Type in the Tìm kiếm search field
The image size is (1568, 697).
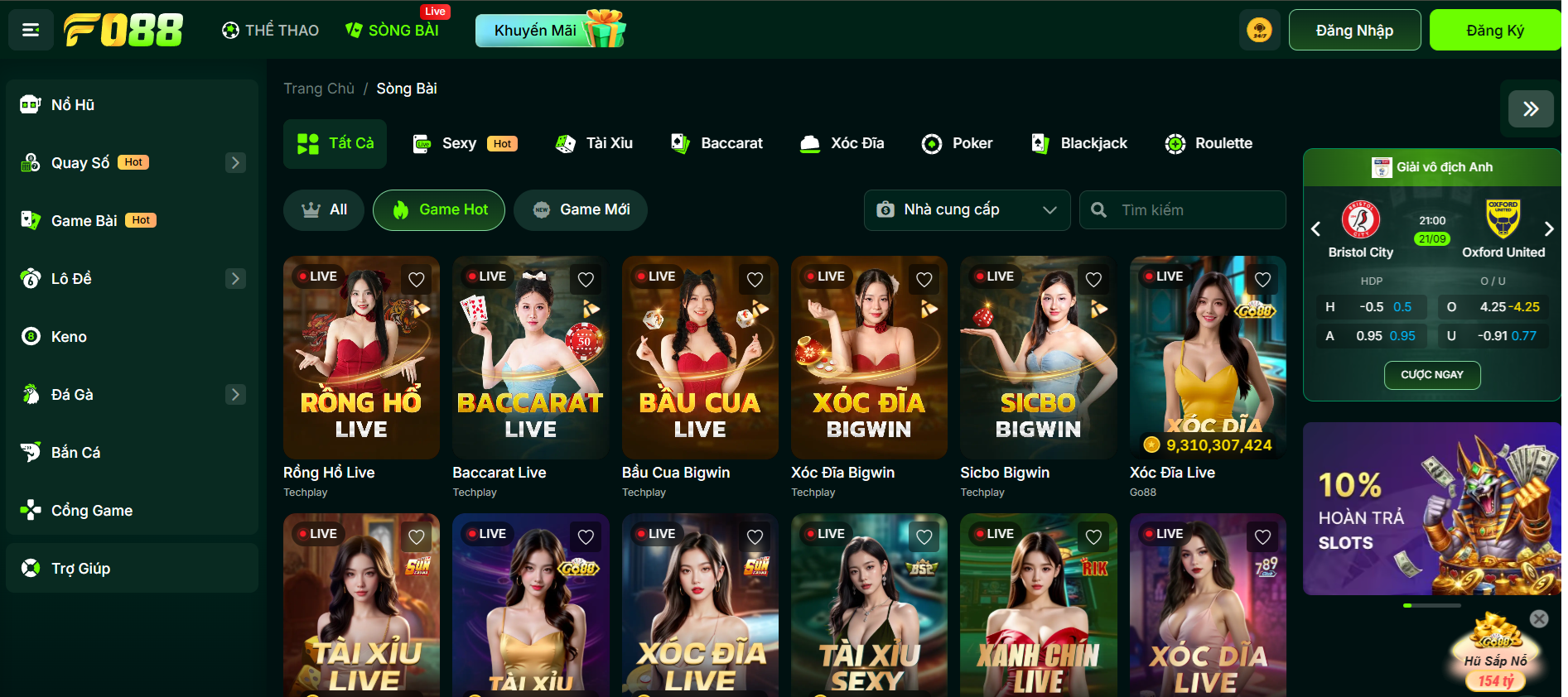pyautogui.click(x=1183, y=209)
